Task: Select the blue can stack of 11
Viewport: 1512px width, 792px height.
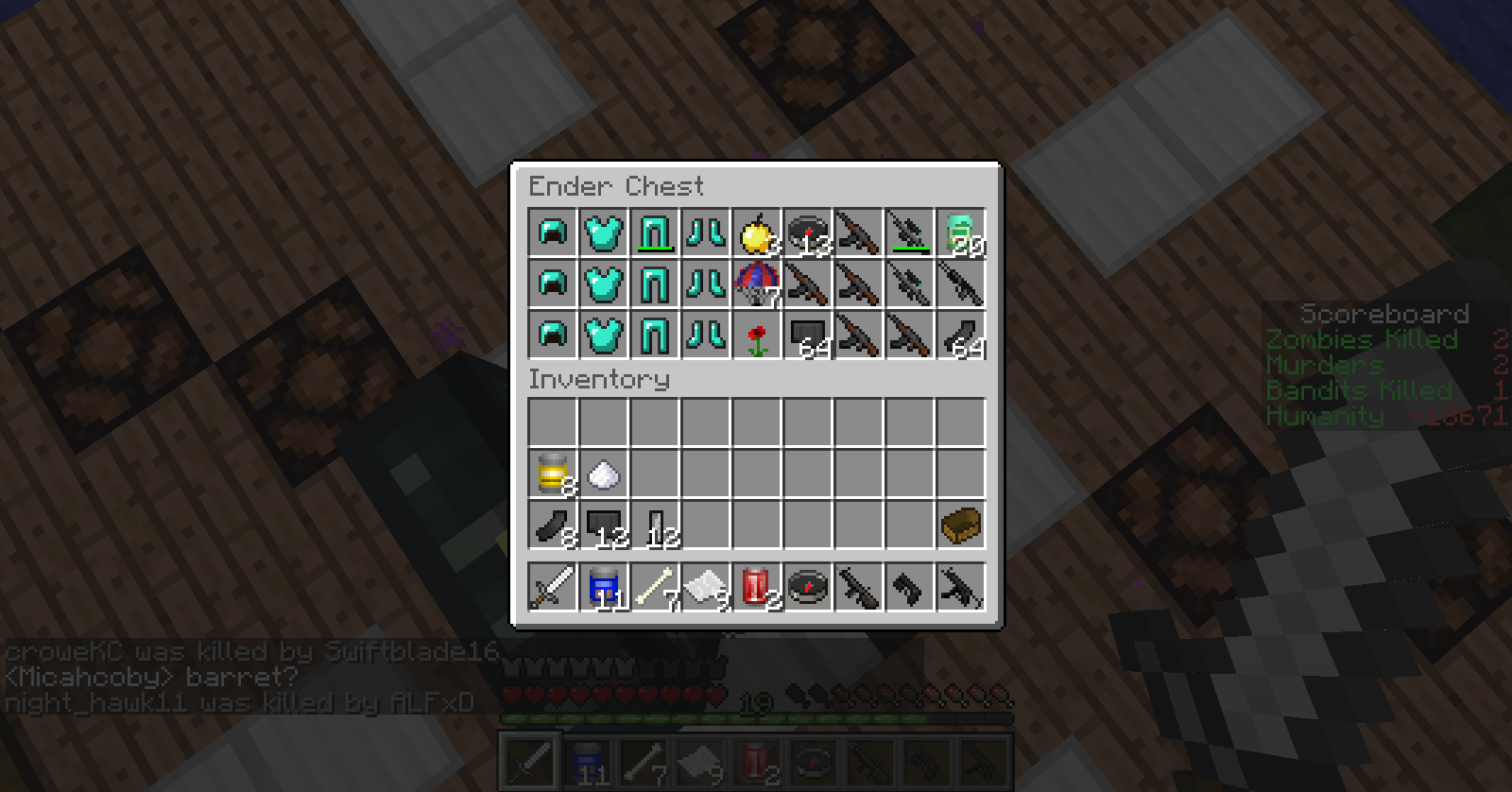Action: pos(603,588)
